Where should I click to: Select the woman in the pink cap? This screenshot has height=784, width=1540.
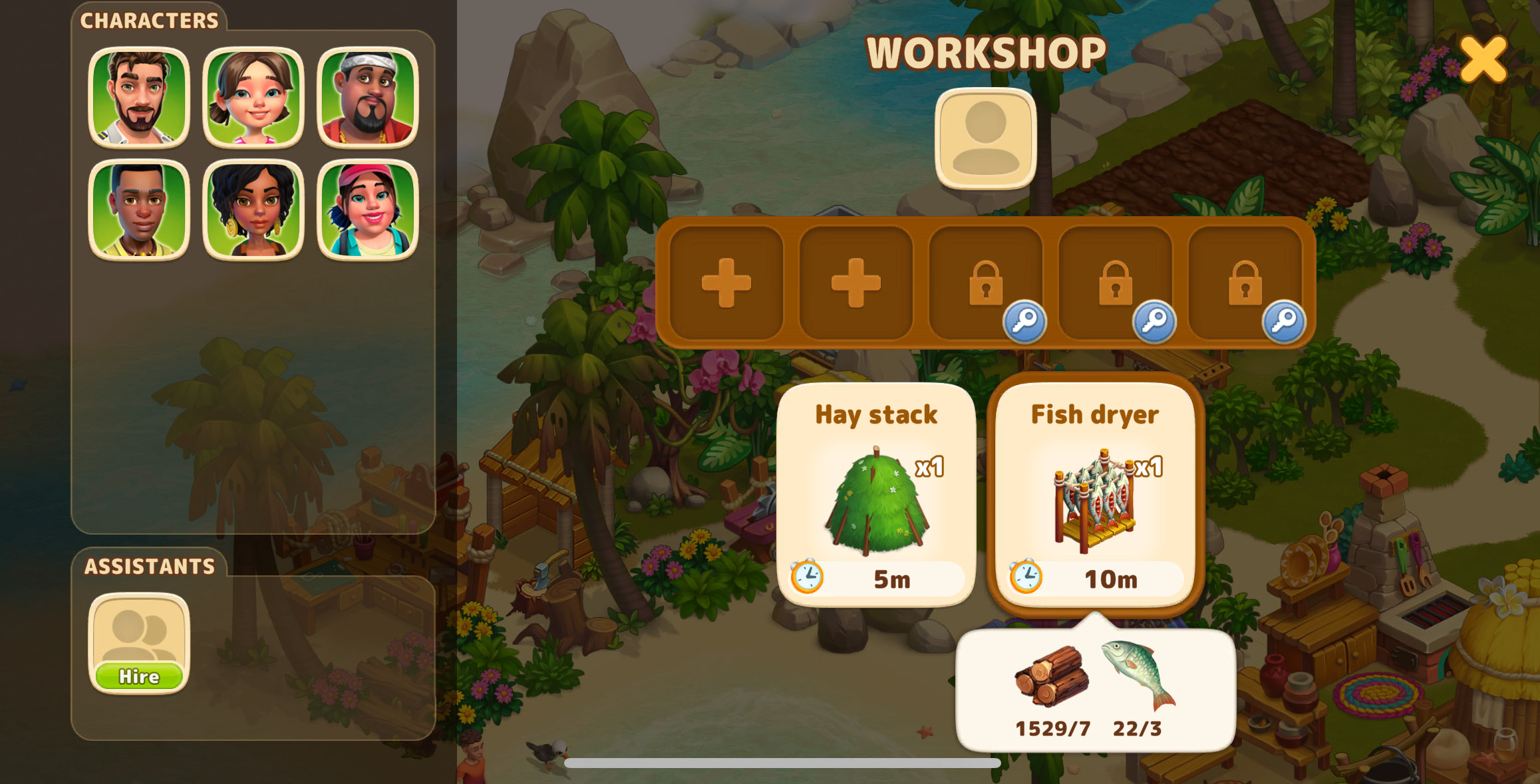coord(368,210)
